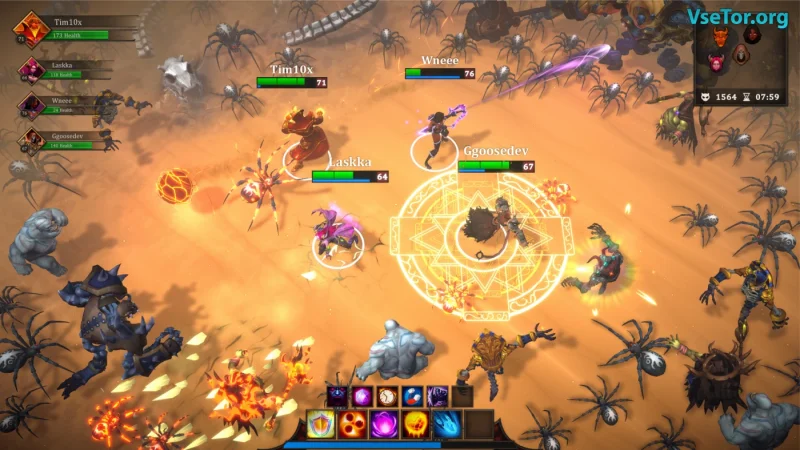Image resolution: width=800 pixels, height=450 pixels.
Task: Activate the golden shield ability
Action: click(x=321, y=424)
